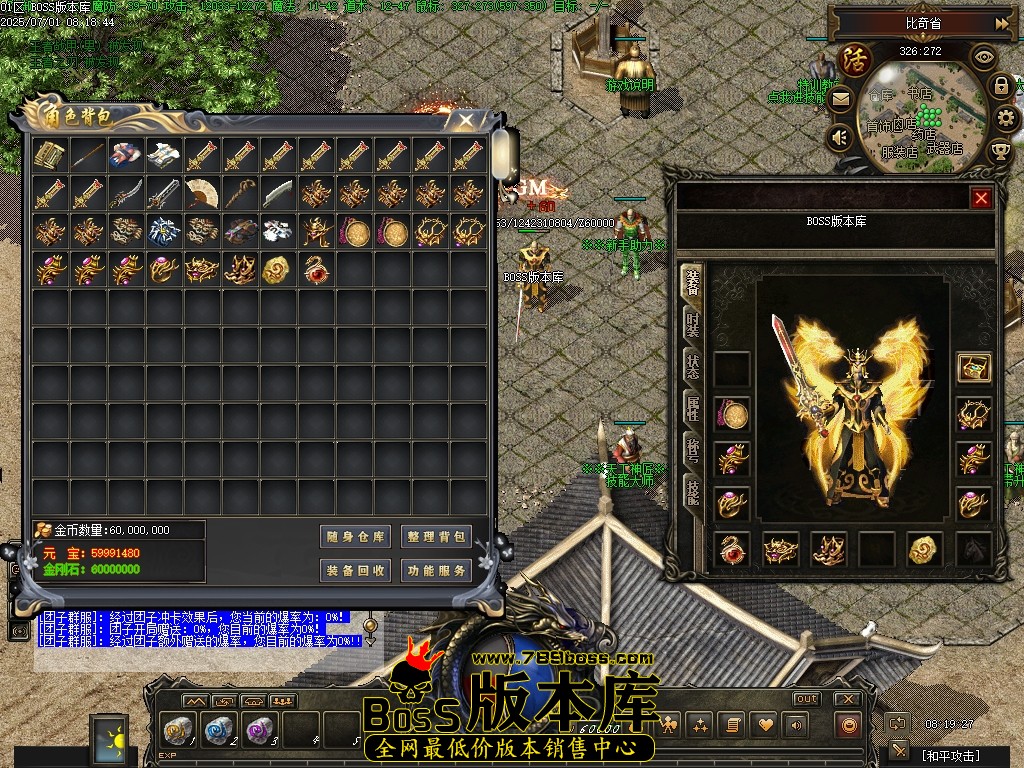Switch to the 属性 attributes tab

693,408
